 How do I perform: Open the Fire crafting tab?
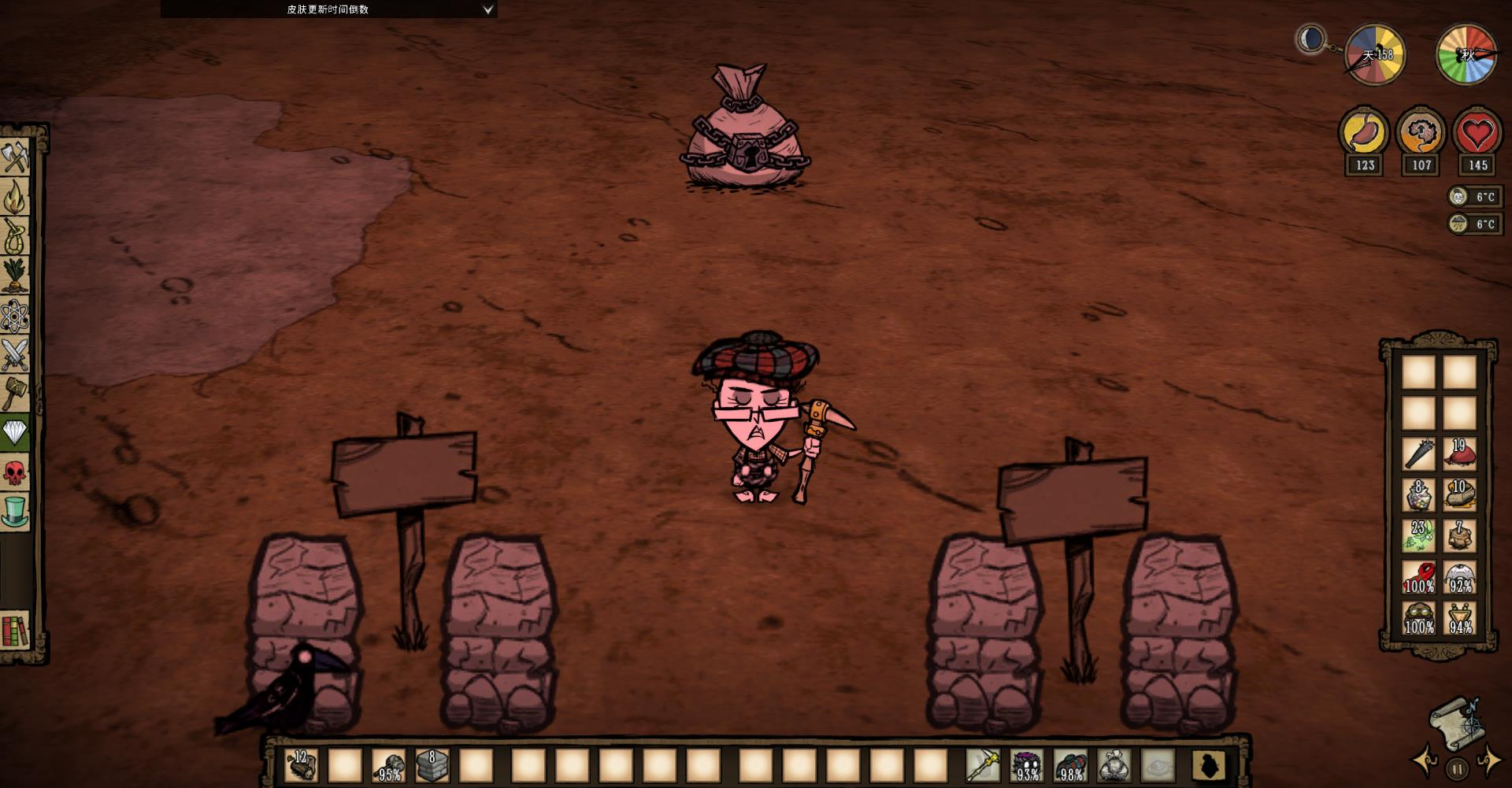15,196
